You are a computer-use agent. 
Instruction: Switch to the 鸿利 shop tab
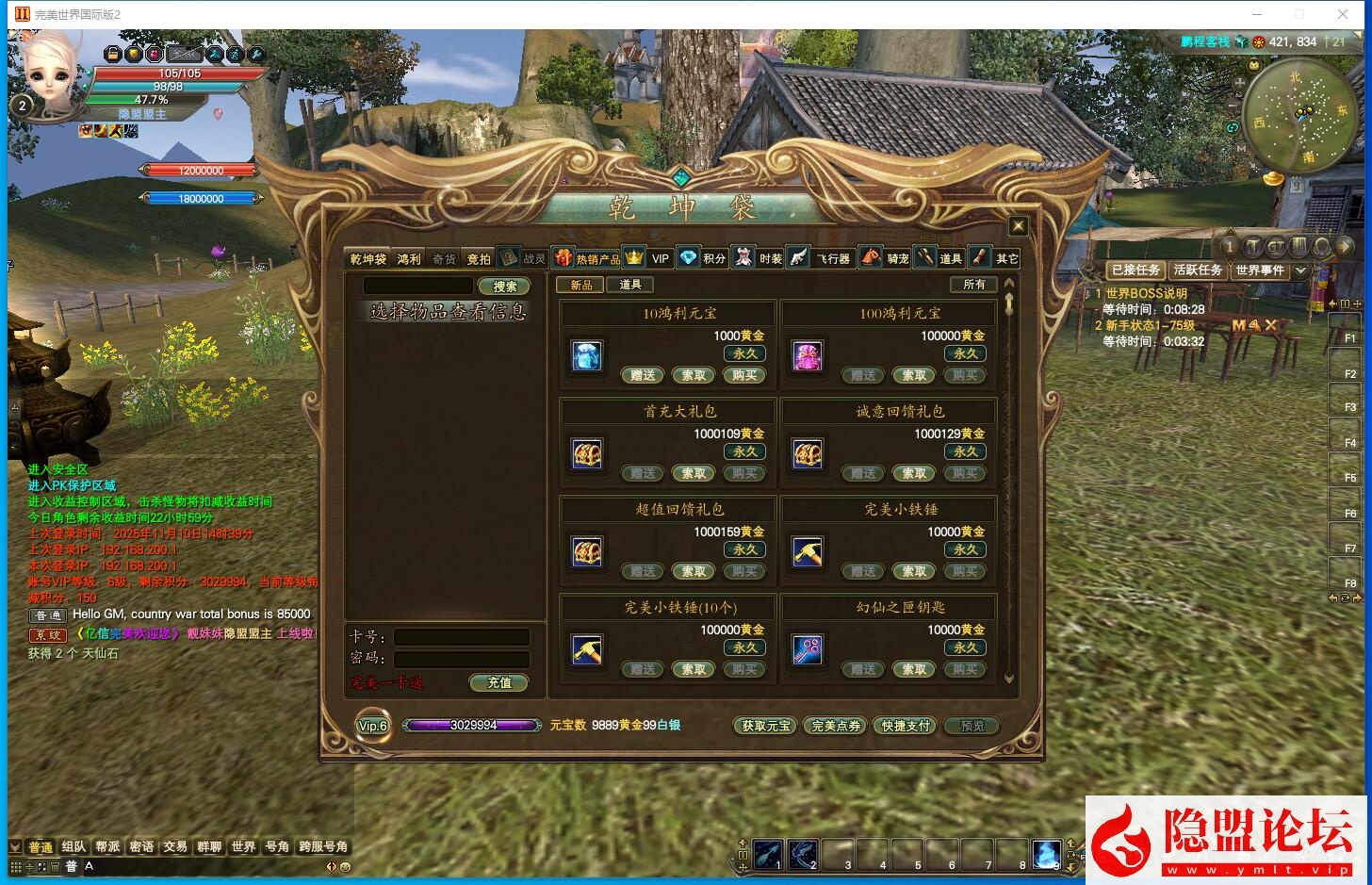(x=409, y=259)
